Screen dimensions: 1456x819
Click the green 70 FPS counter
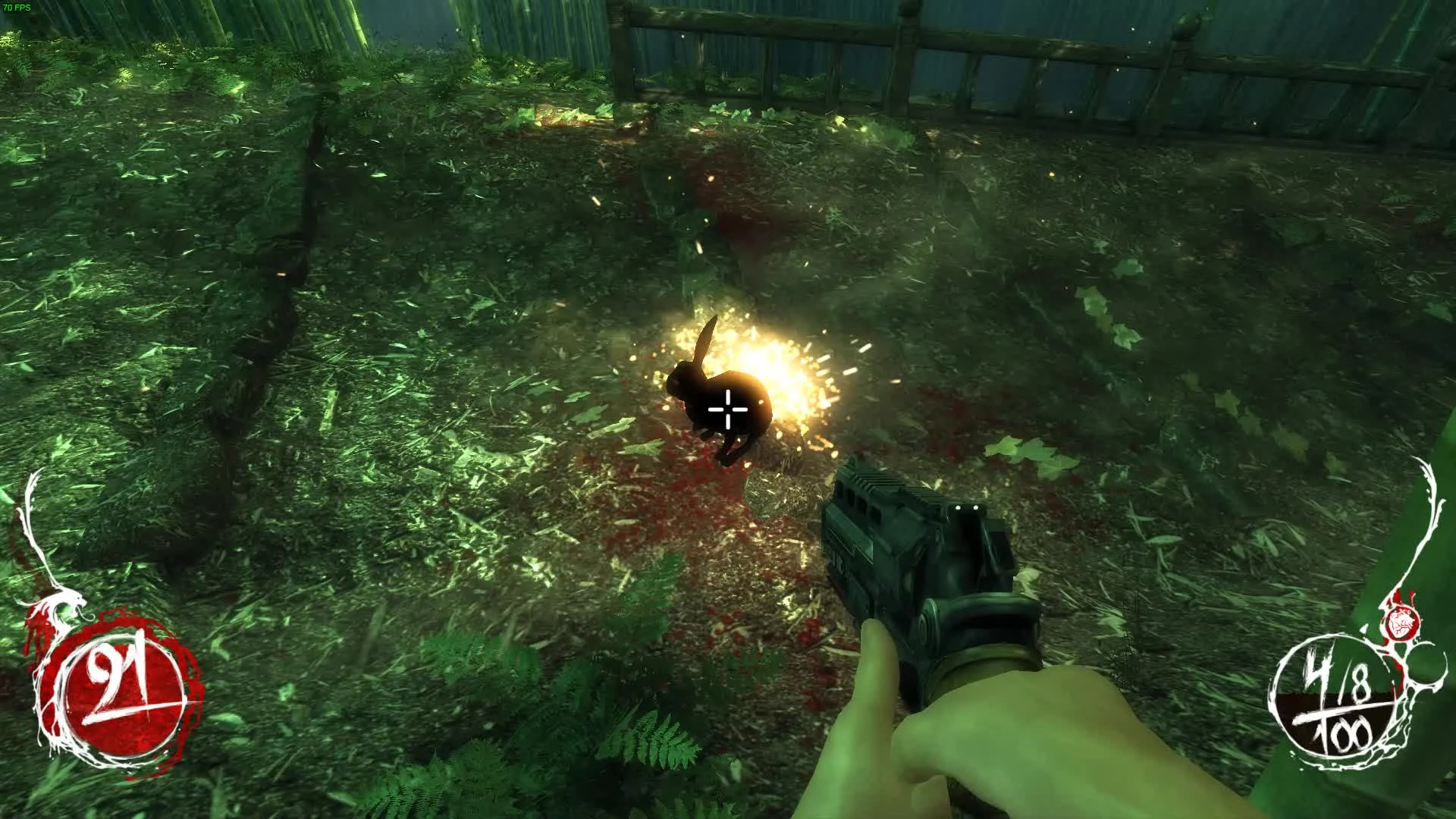pos(17,6)
